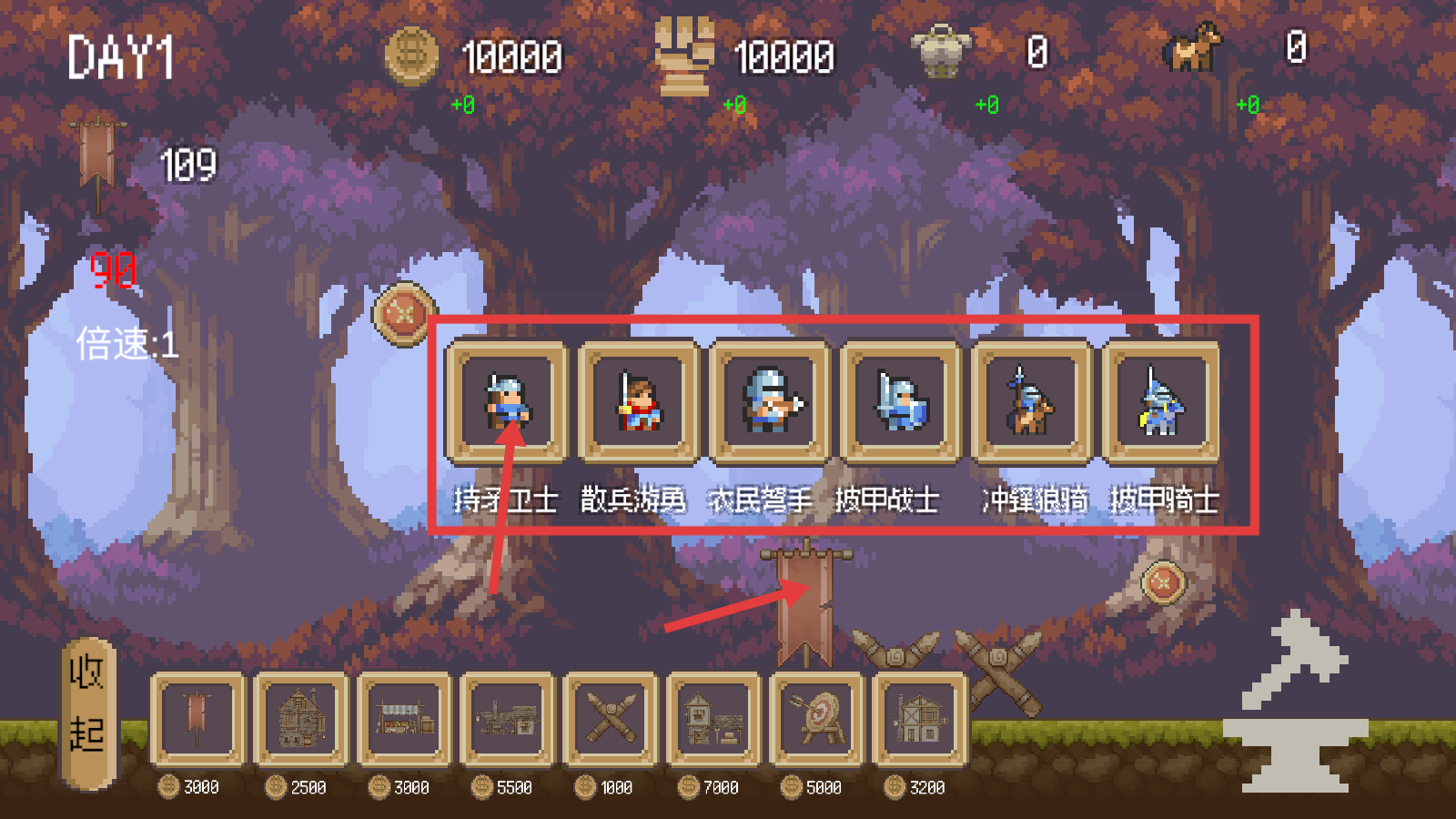Recruit the 披甲战士 armored warrior
The width and height of the screenshot is (1456, 819).
point(900,401)
